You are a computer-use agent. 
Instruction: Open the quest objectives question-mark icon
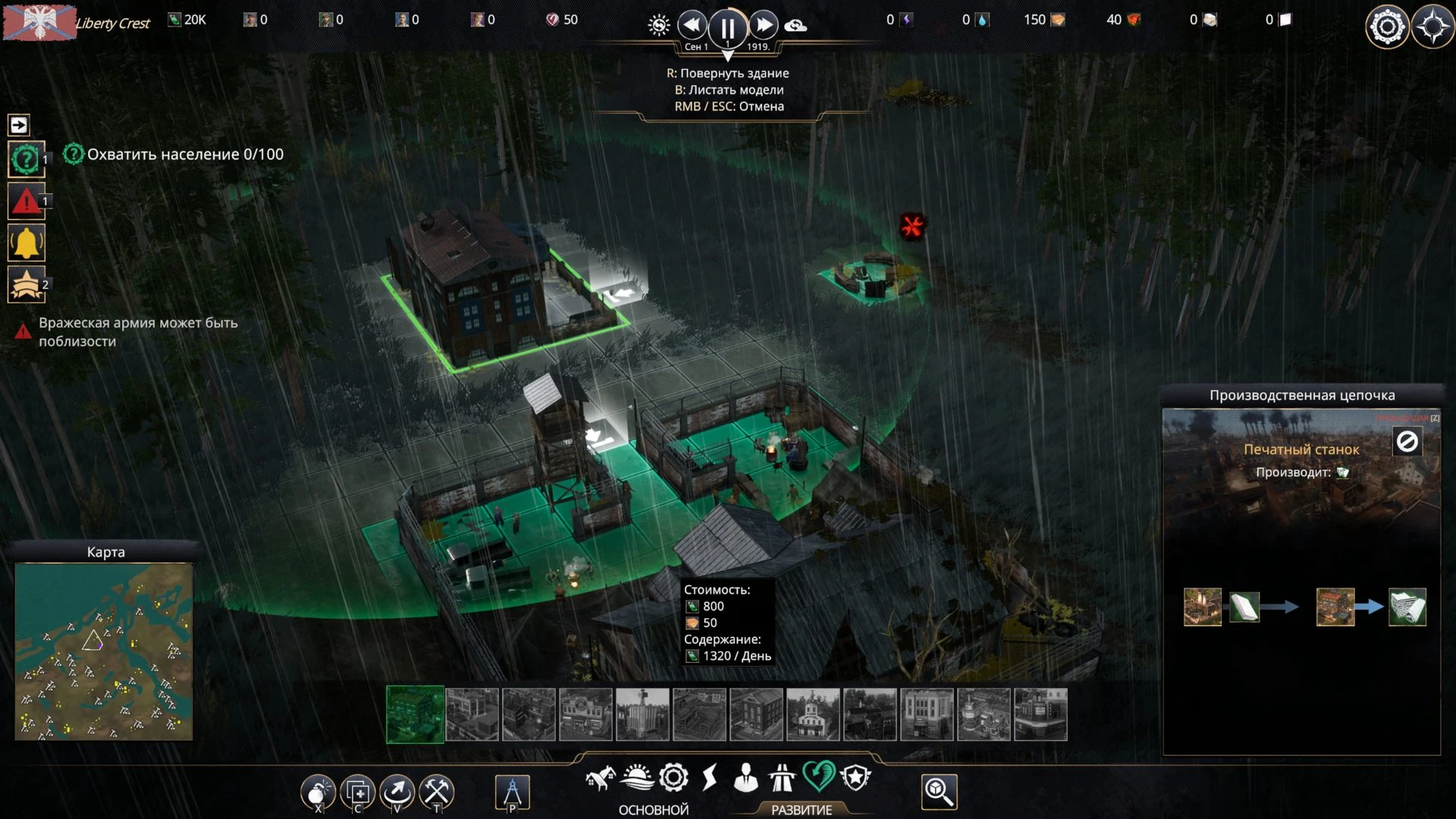pyautogui.click(x=26, y=160)
